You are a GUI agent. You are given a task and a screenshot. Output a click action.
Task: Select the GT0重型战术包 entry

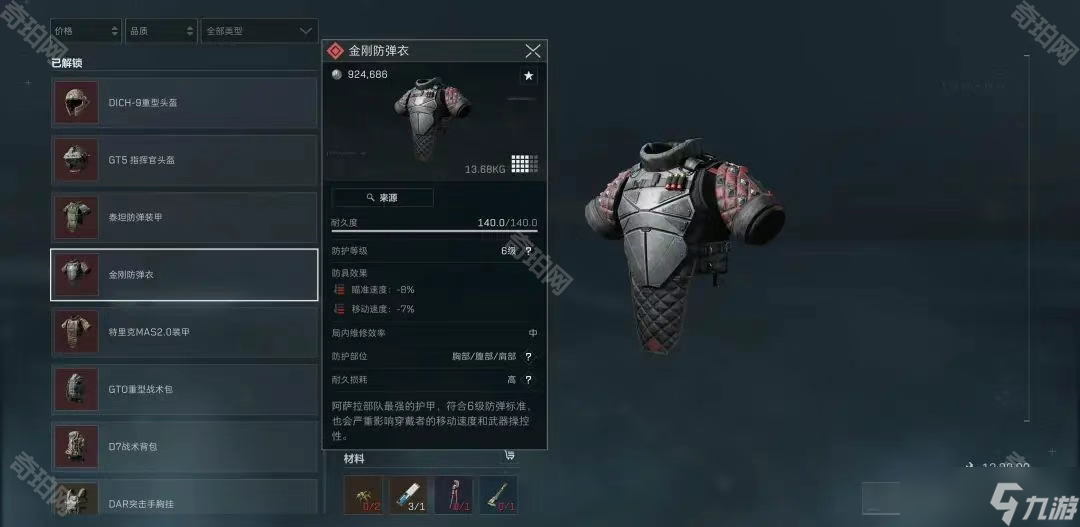184,389
